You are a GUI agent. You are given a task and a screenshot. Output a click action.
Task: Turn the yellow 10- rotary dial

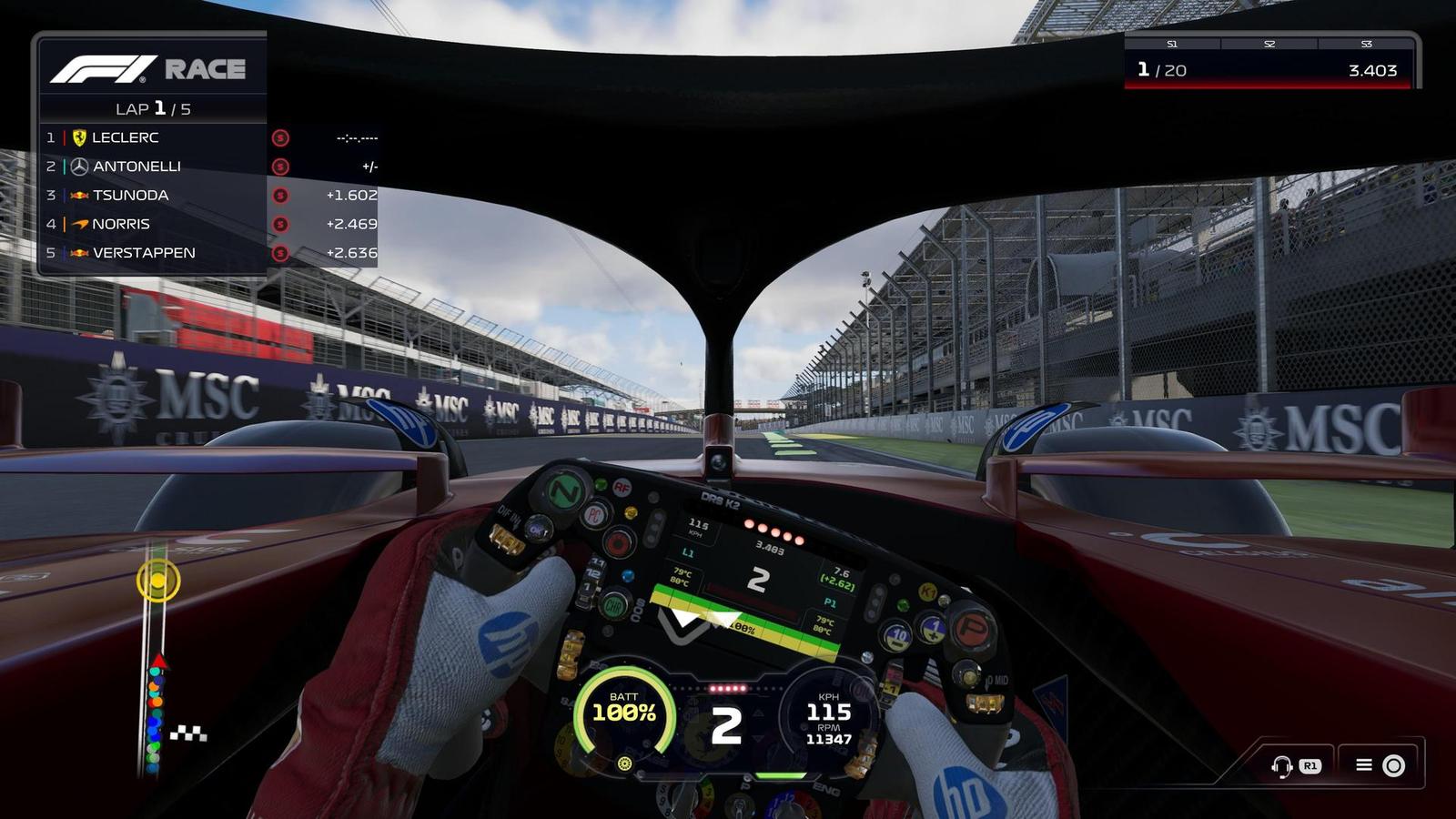[x=898, y=634]
